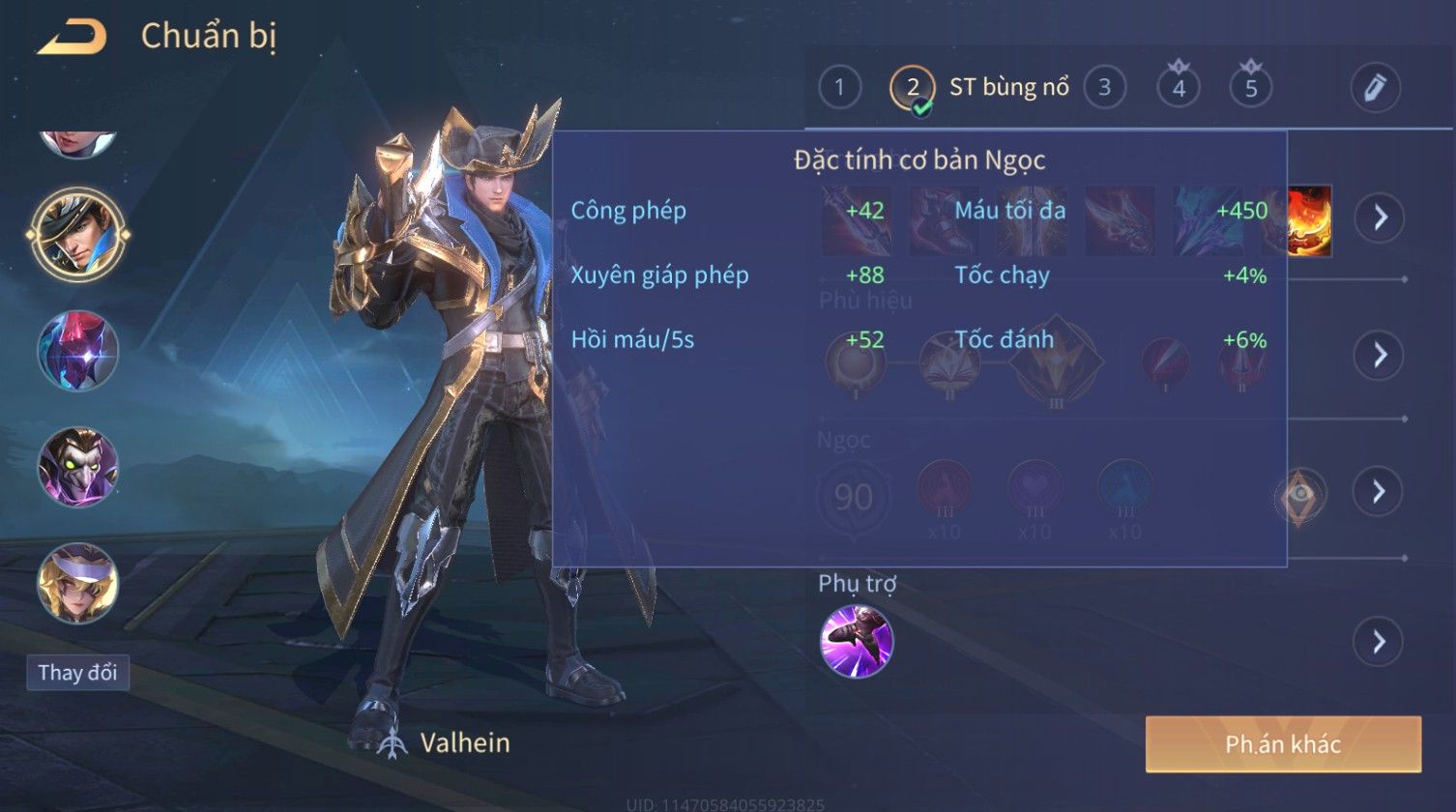
Task: Select loadout preset 3
Action: point(1104,88)
